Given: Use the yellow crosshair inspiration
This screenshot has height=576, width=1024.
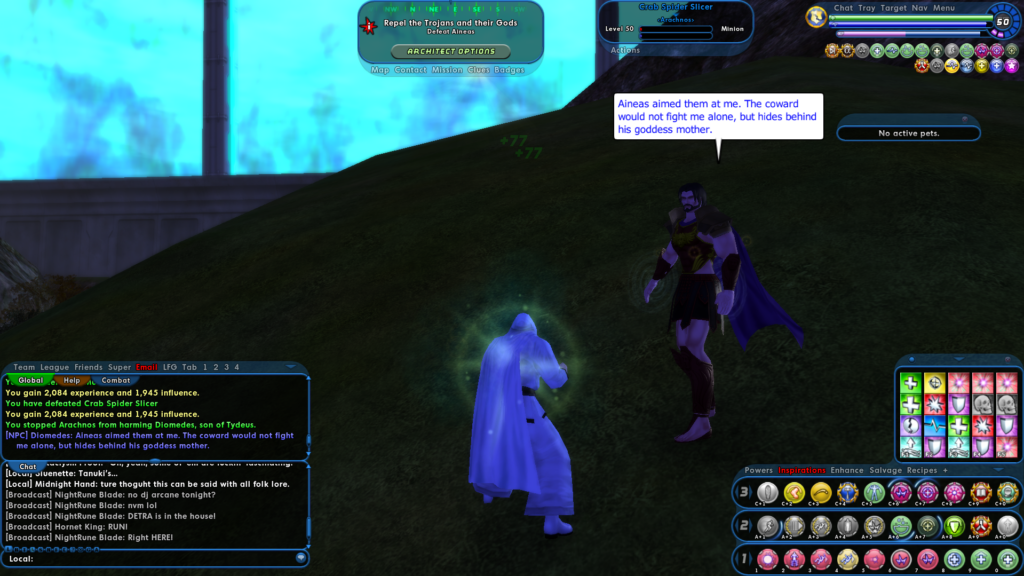Looking at the screenshot, I should coord(935,383).
